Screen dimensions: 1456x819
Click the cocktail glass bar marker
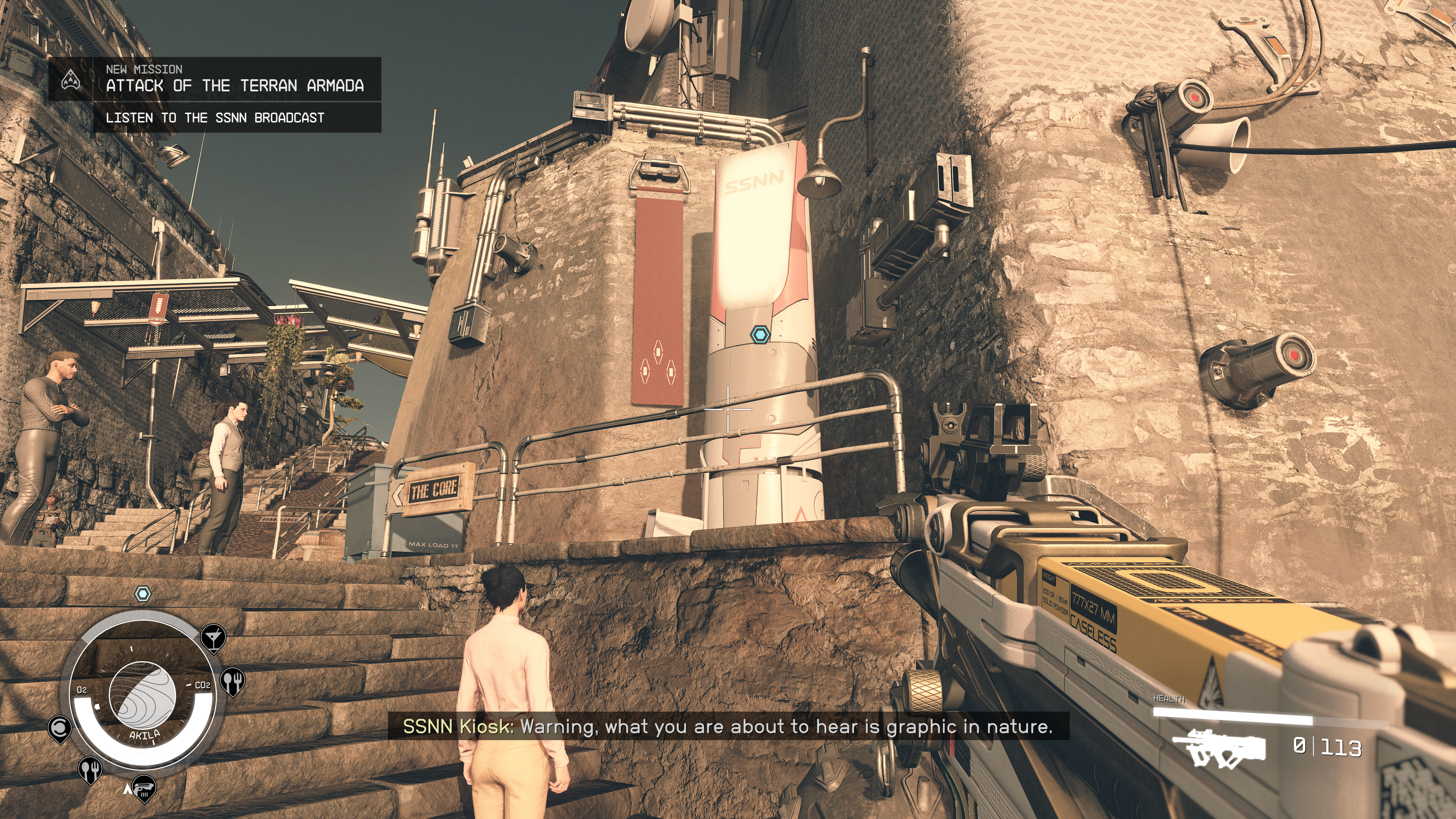point(213,637)
